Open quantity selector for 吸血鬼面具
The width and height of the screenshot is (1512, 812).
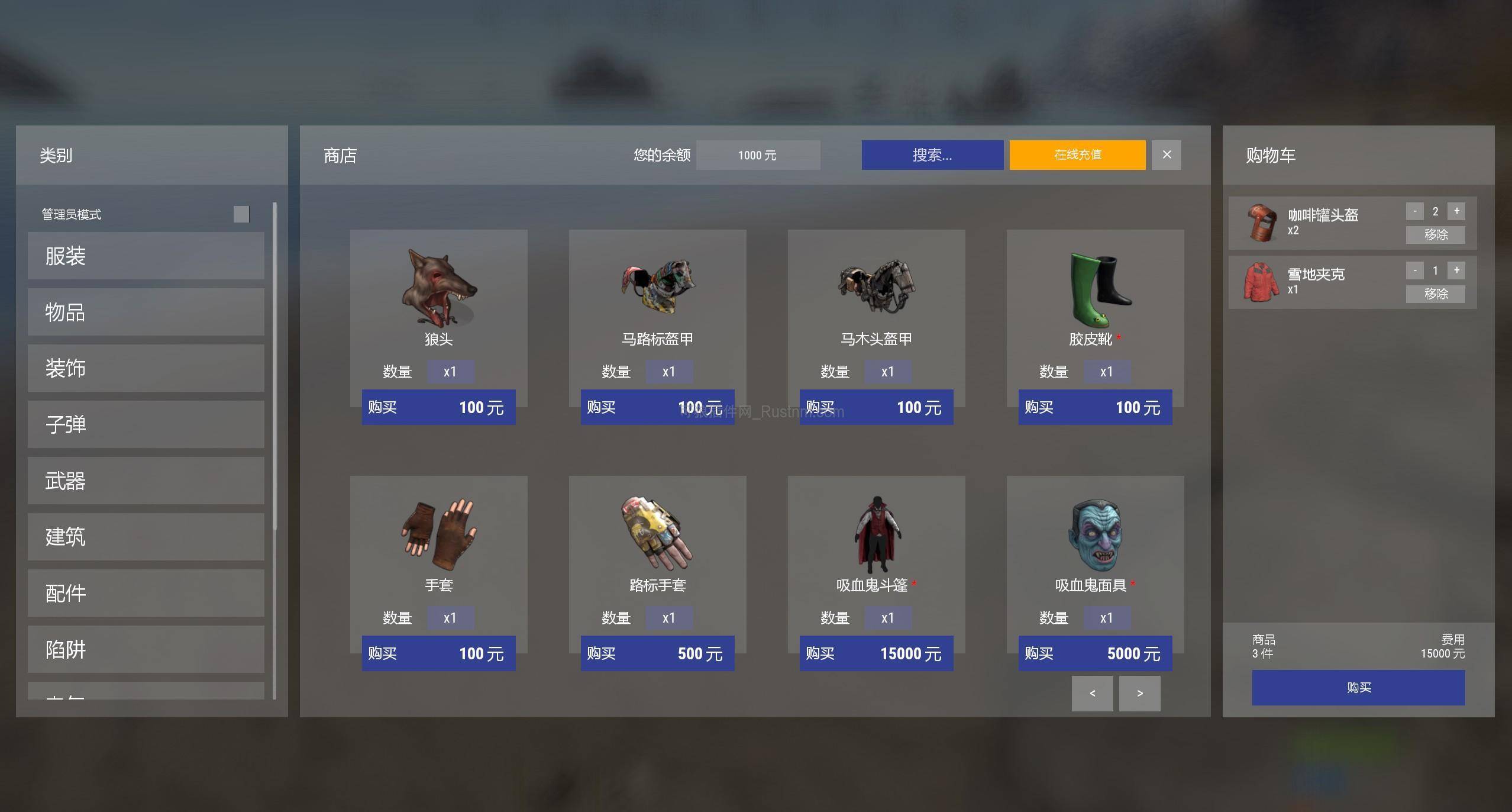click(1107, 617)
